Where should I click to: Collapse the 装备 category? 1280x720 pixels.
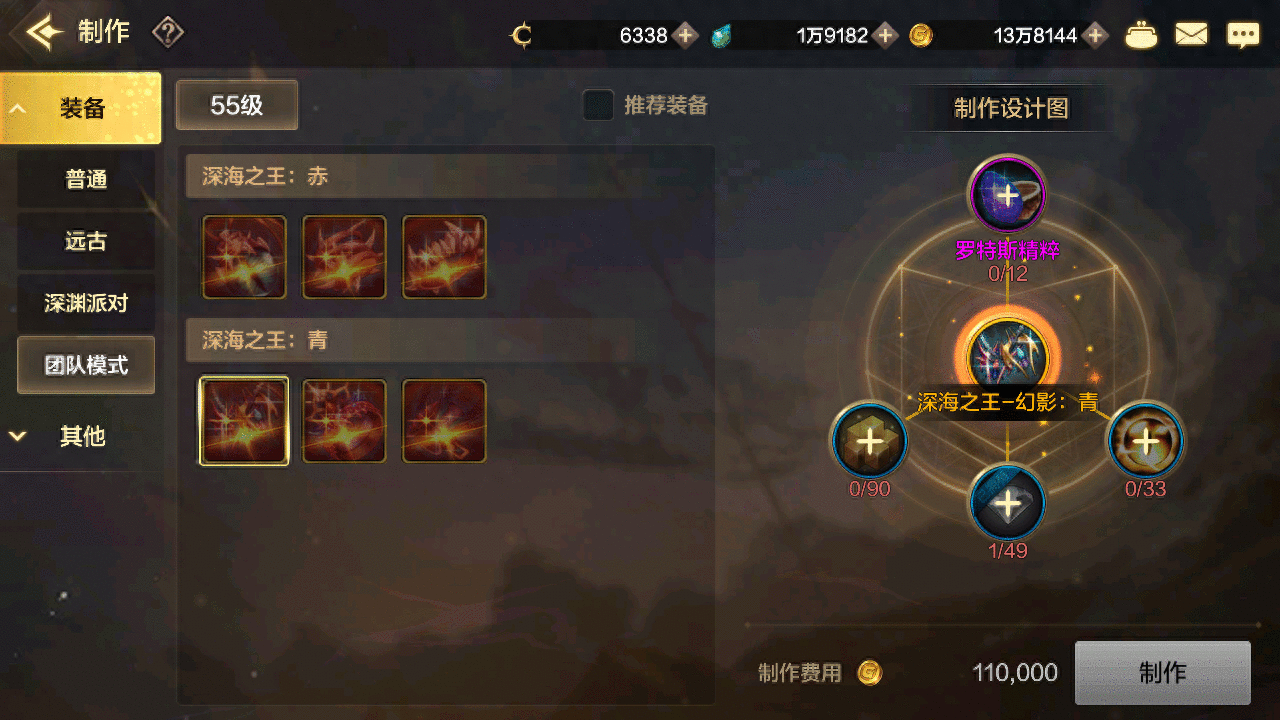pyautogui.click(x=80, y=106)
